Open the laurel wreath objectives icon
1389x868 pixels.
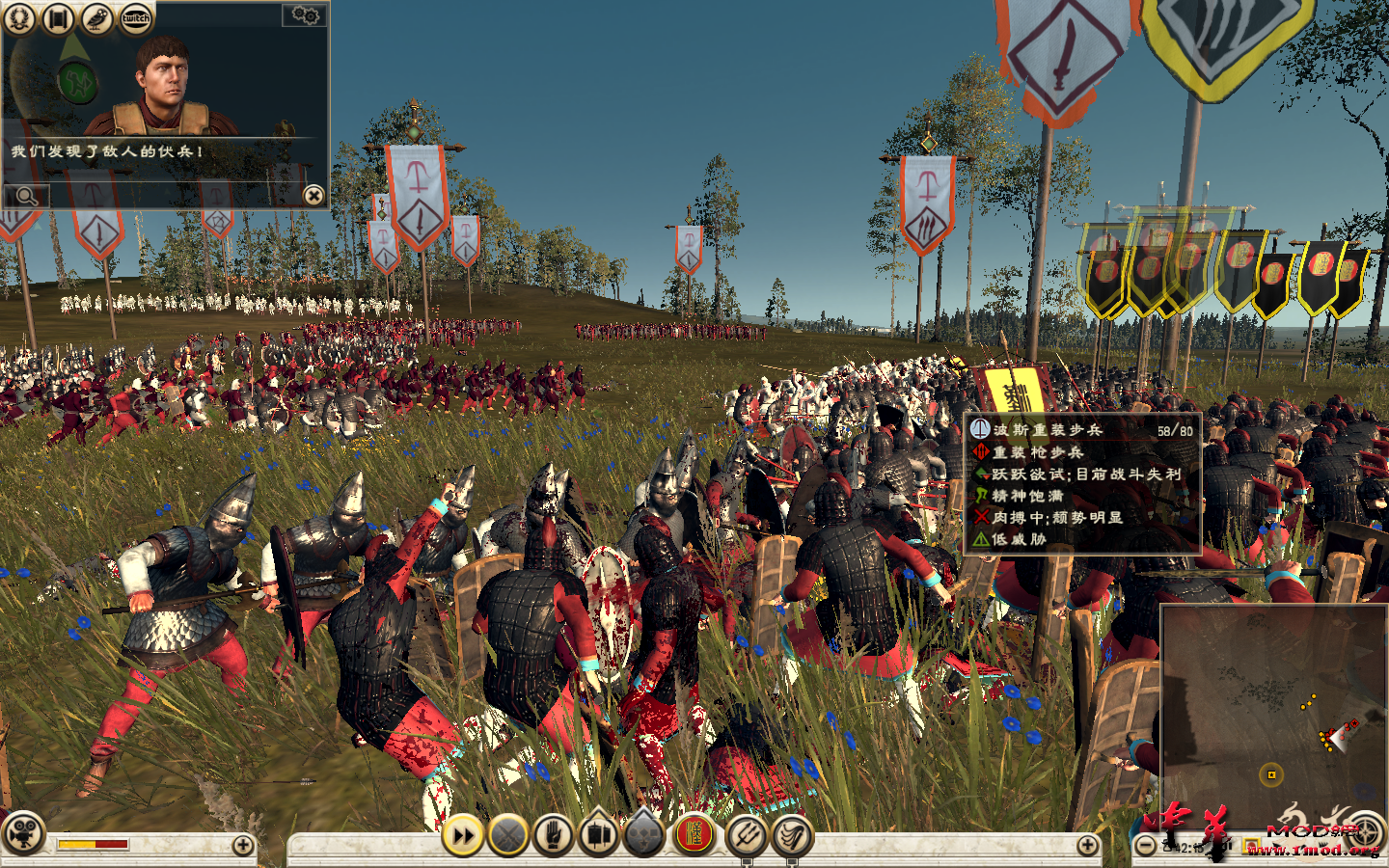coord(19,17)
